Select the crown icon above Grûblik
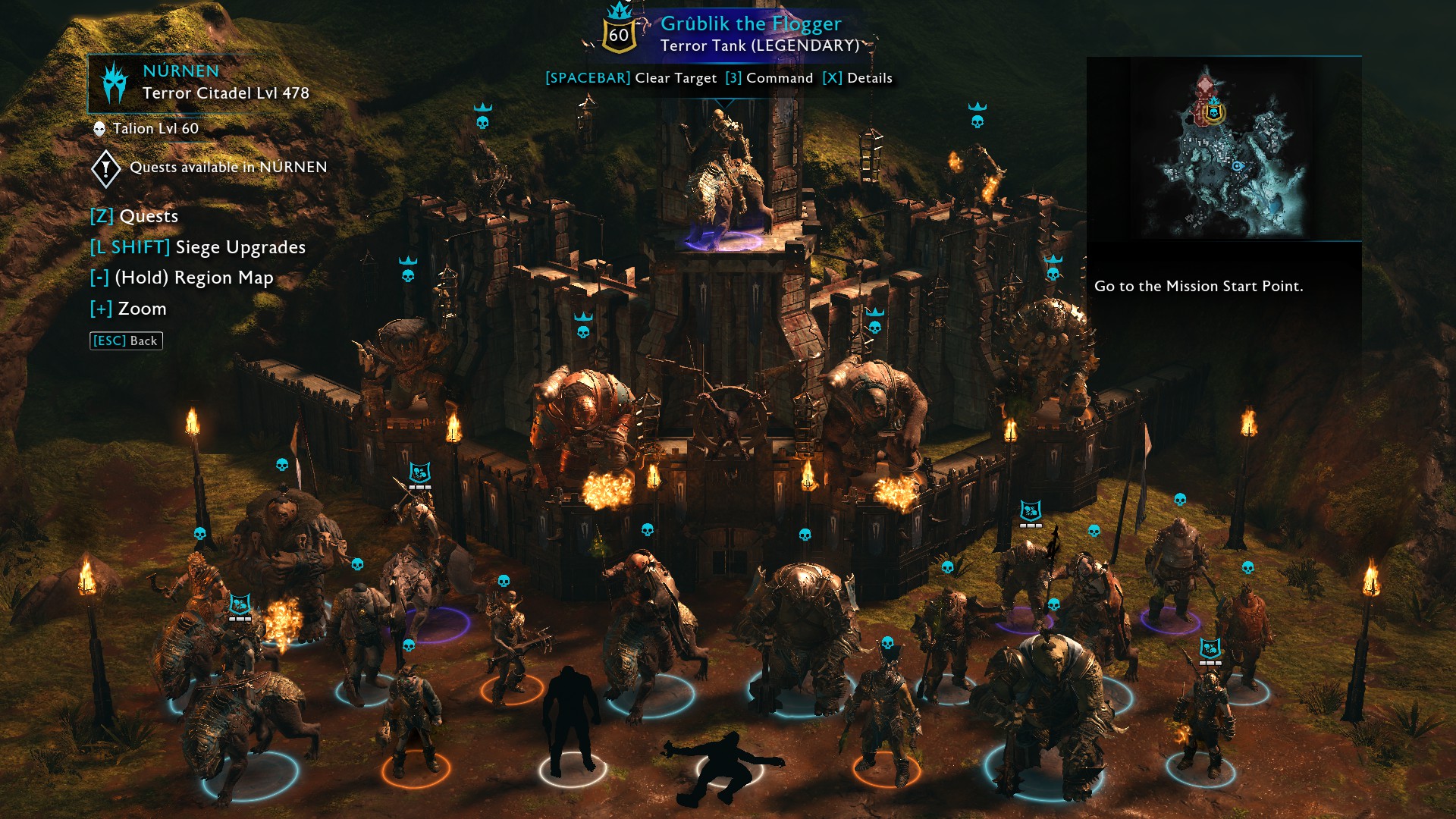1456x819 pixels. (620, 11)
